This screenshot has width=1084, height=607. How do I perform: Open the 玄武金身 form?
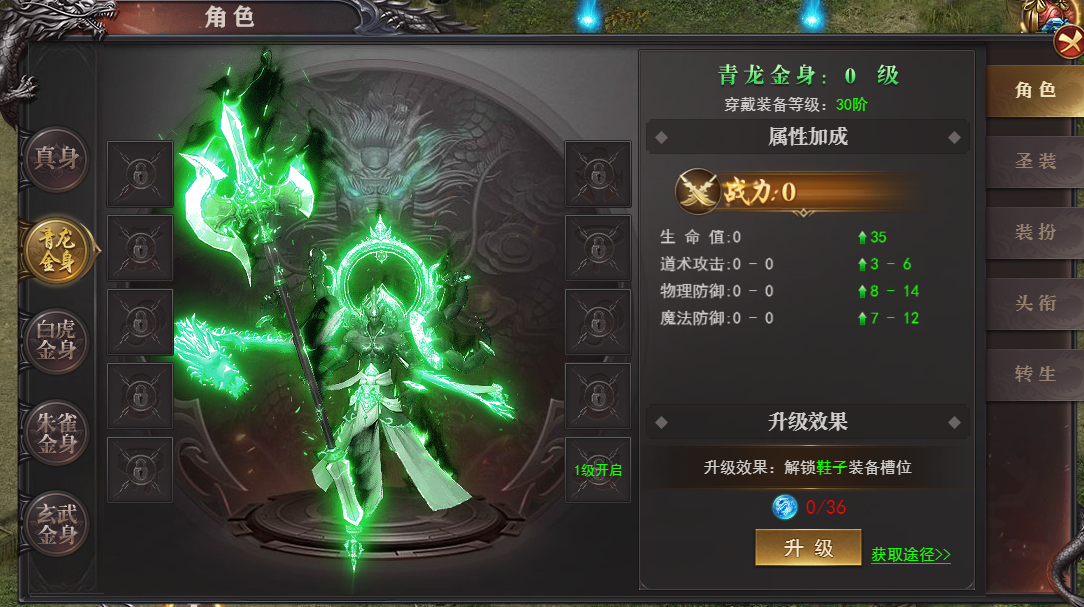pyautogui.click(x=57, y=522)
